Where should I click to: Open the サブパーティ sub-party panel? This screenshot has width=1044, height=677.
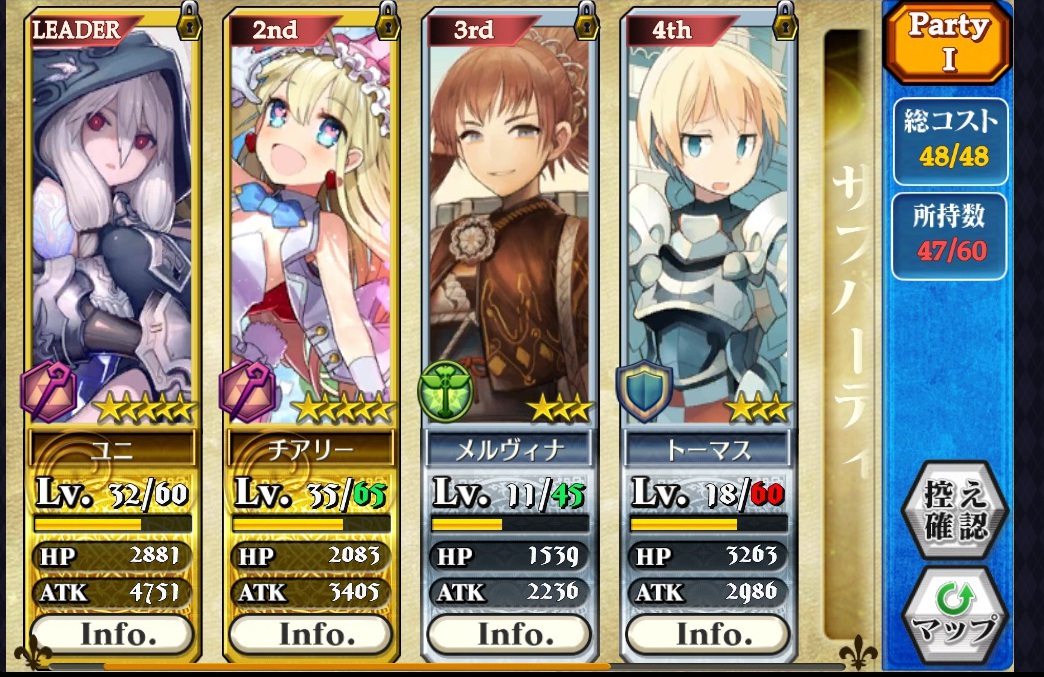pyautogui.click(x=849, y=330)
